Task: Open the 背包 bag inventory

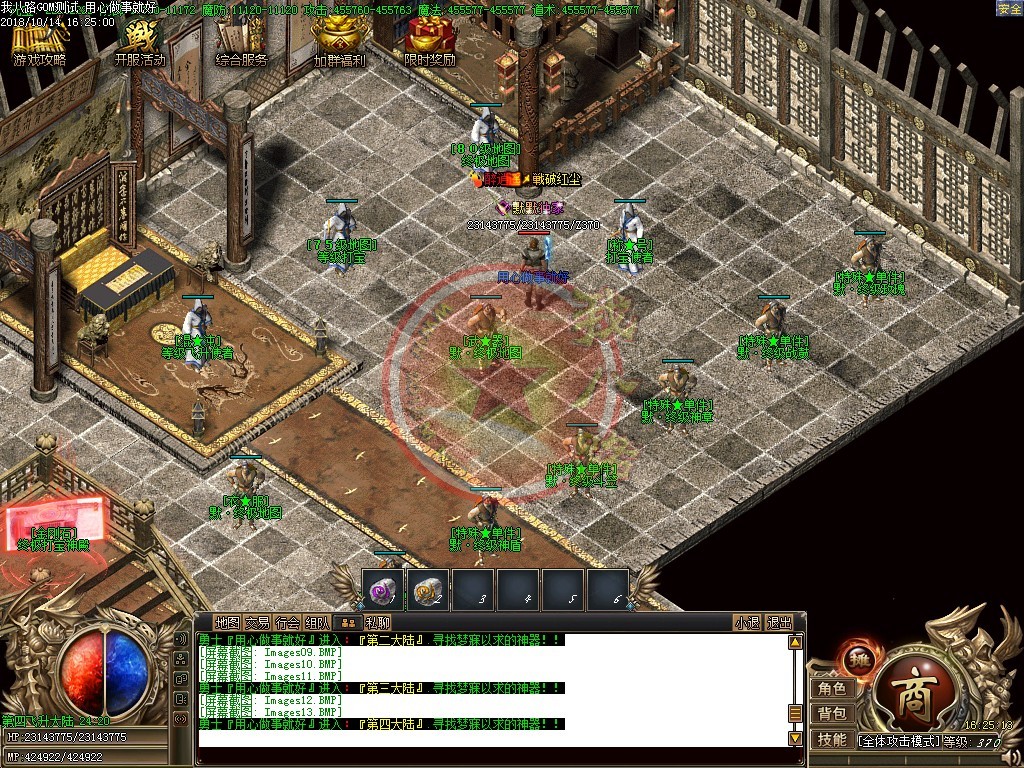Action: (832, 713)
